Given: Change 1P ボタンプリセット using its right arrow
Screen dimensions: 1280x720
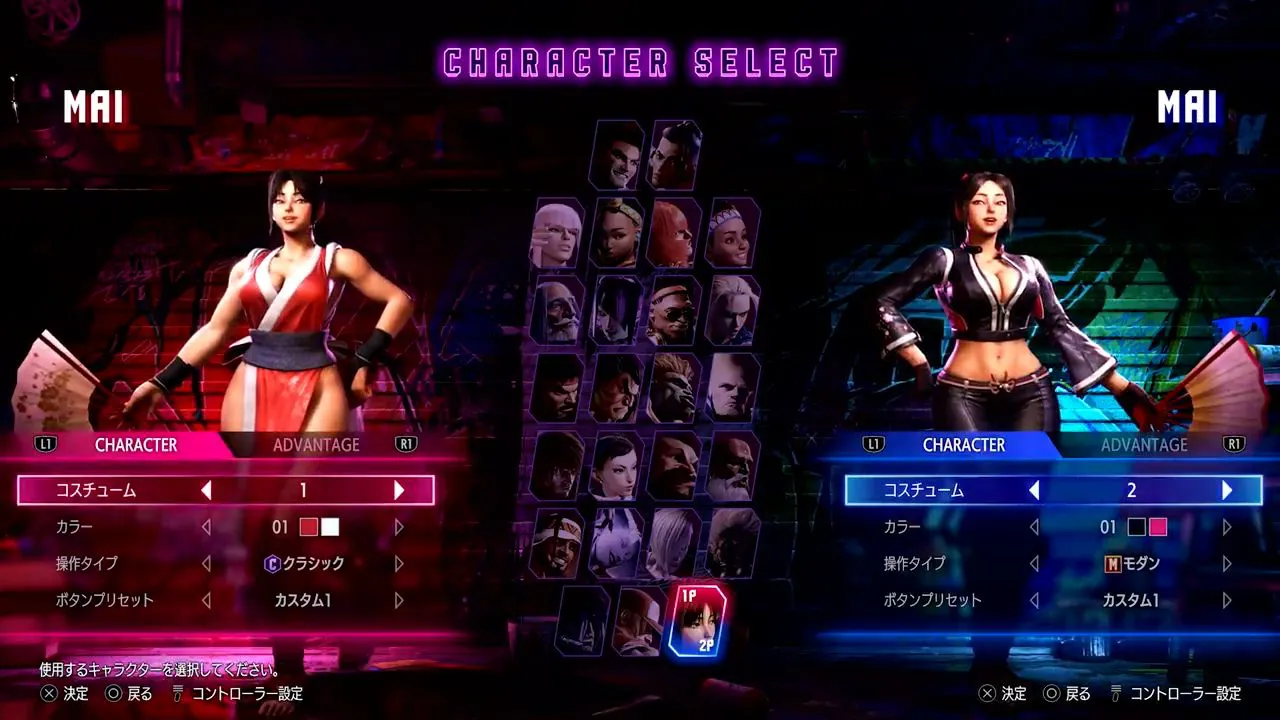Looking at the screenshot, I should point(399,601).
